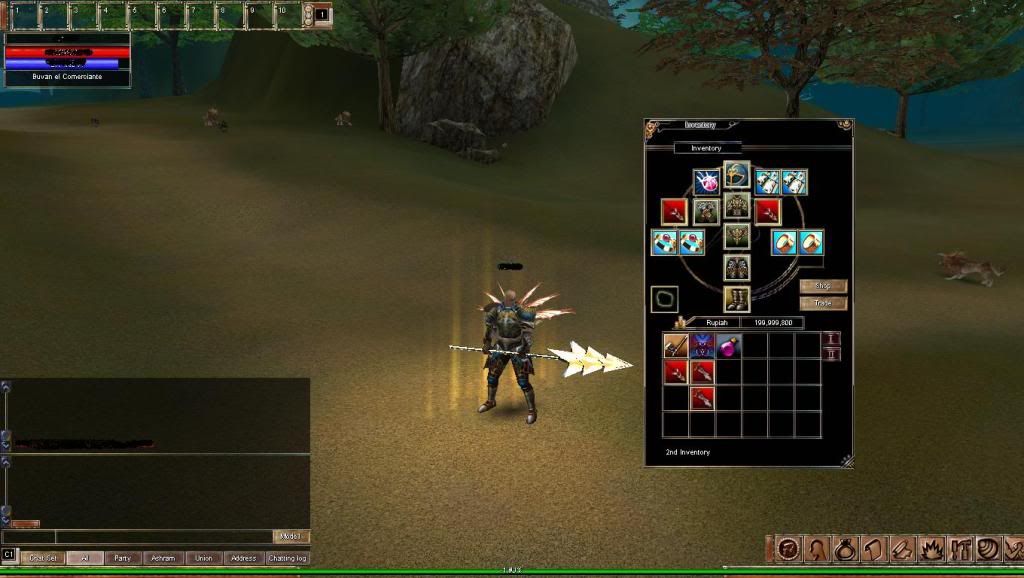Click the Trade button

[823, 303]
